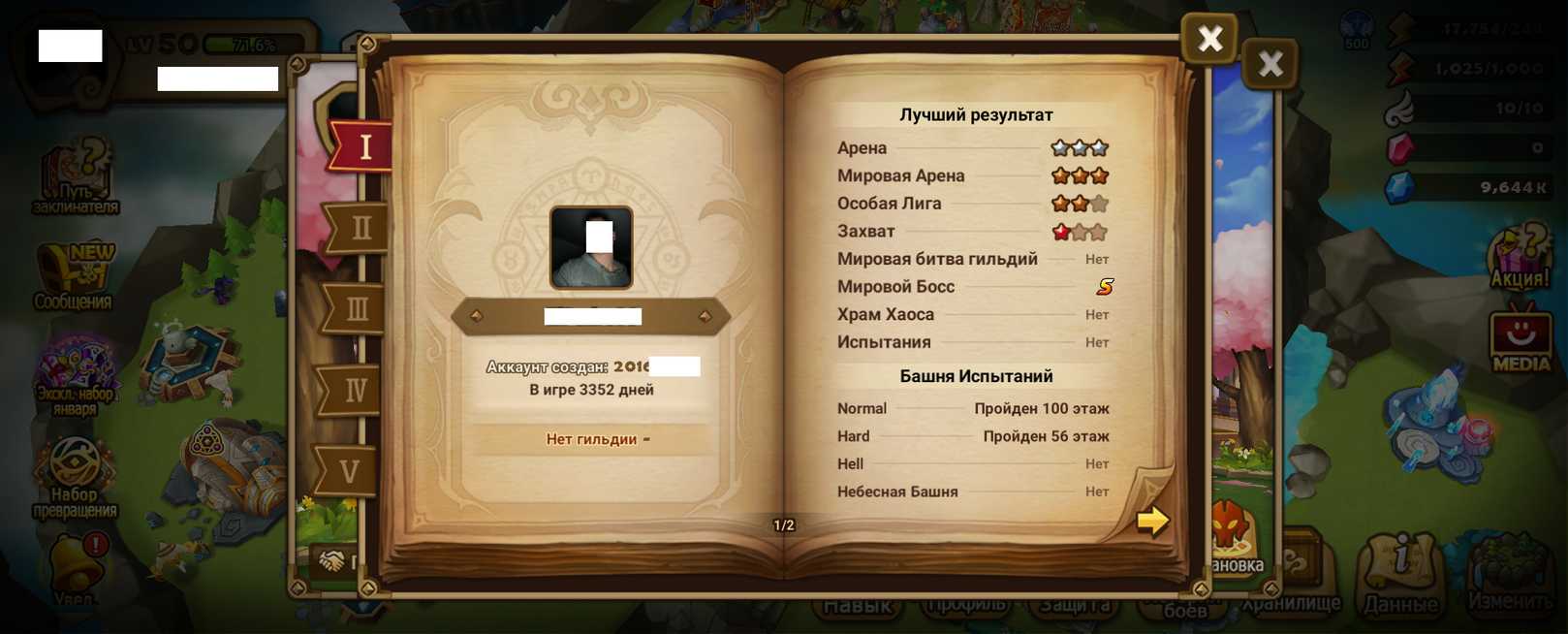The height and width of the screenshot is (634, 1568).
Task: Show bookmark tab V
Action: (349, 471)
